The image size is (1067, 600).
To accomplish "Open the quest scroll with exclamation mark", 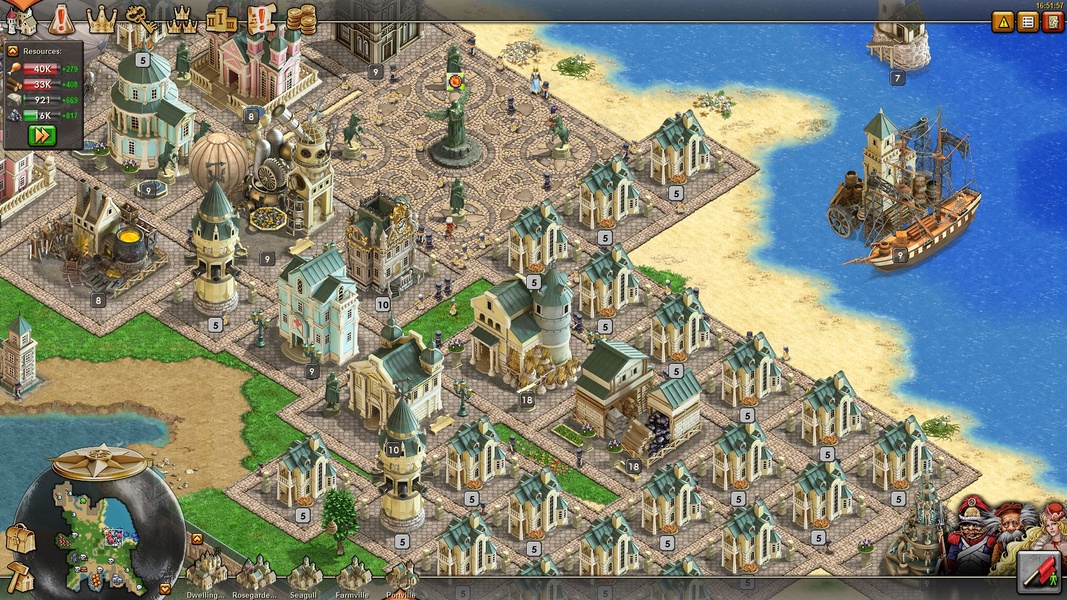I will (x=260, y=17).
